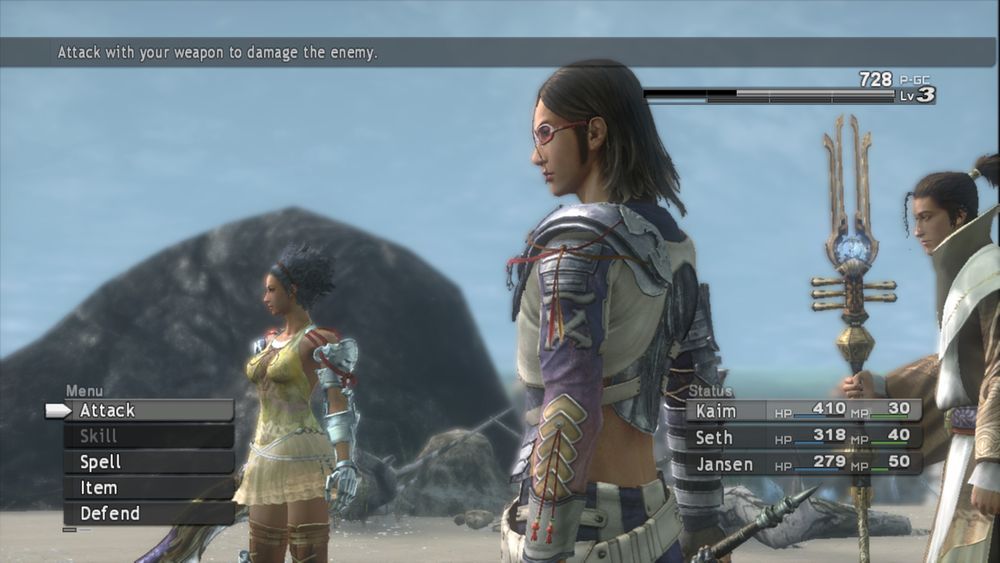1000x563 pixels.
Task: Choose the Defend command
Action: click(x=148, y=514)
